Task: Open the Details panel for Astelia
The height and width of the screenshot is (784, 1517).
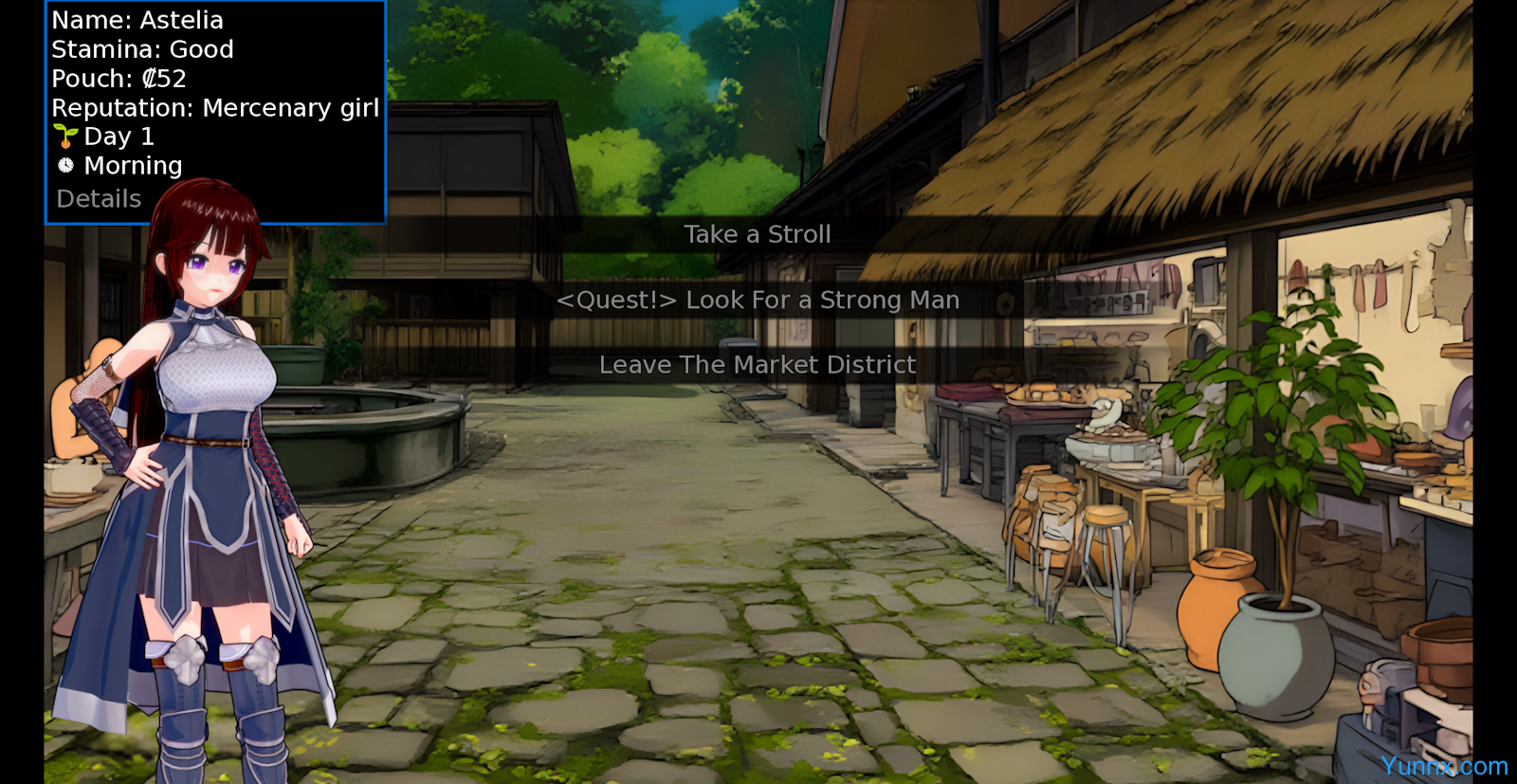Action: (99, 199)
